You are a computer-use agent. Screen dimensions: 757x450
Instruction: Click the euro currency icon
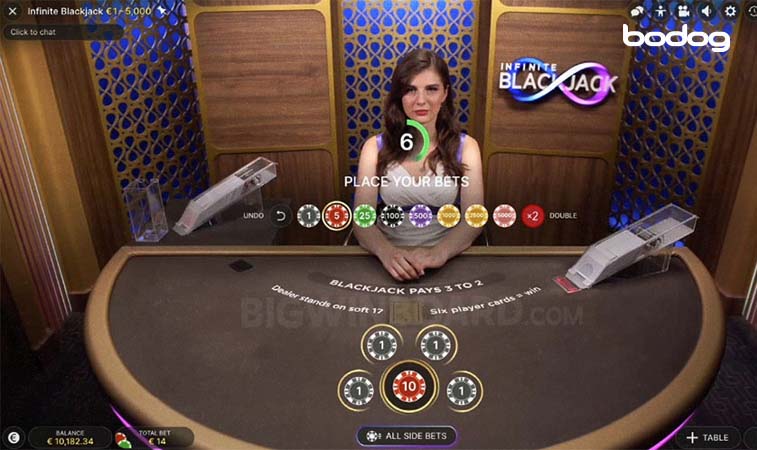[14, 437]
